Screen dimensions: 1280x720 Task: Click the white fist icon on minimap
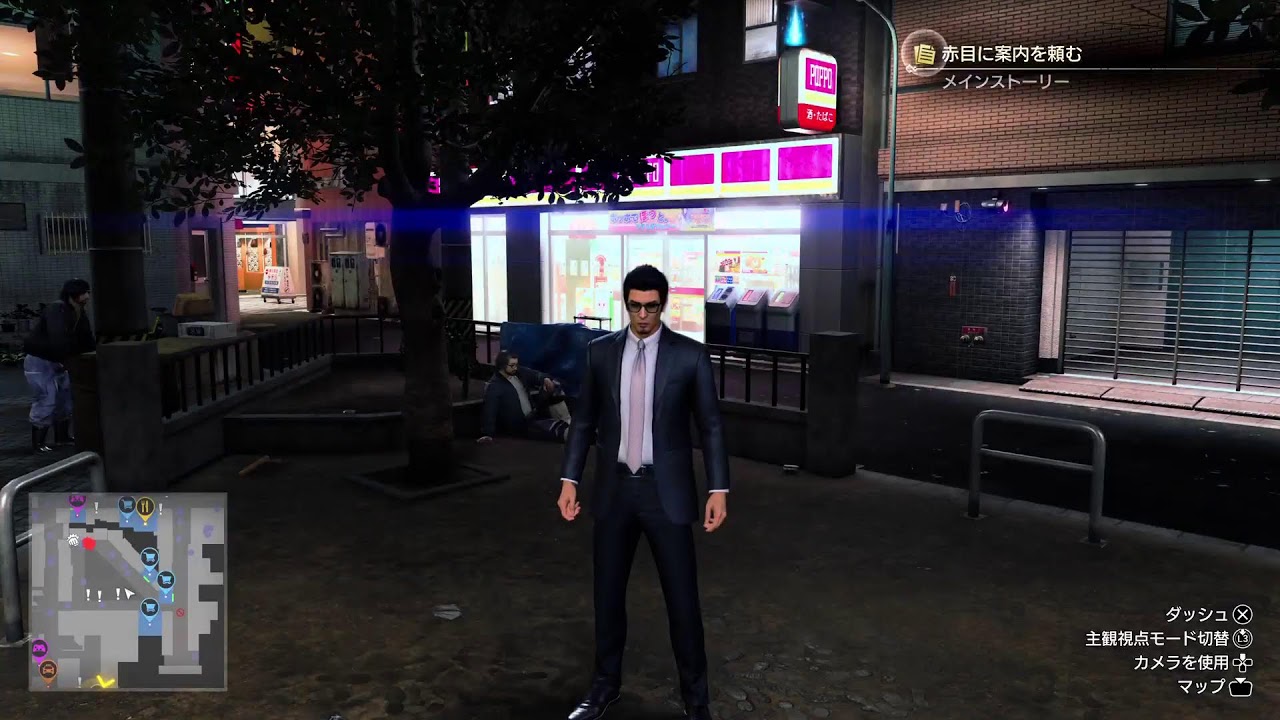pos(74,540)
